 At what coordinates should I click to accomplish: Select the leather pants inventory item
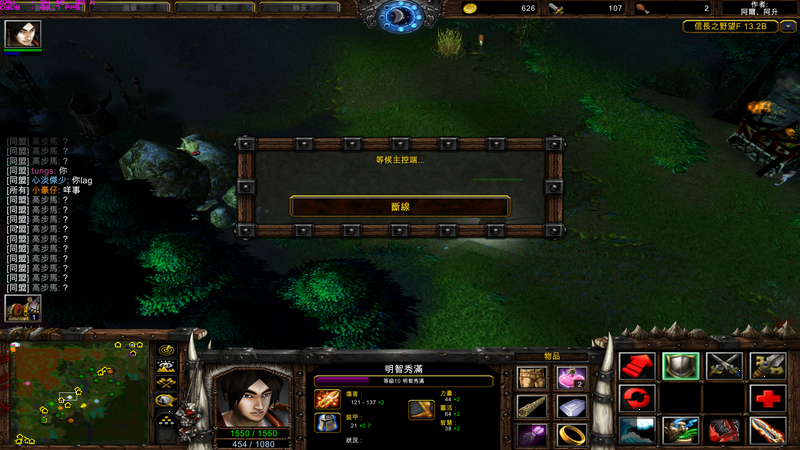click(x=532, y=378)
